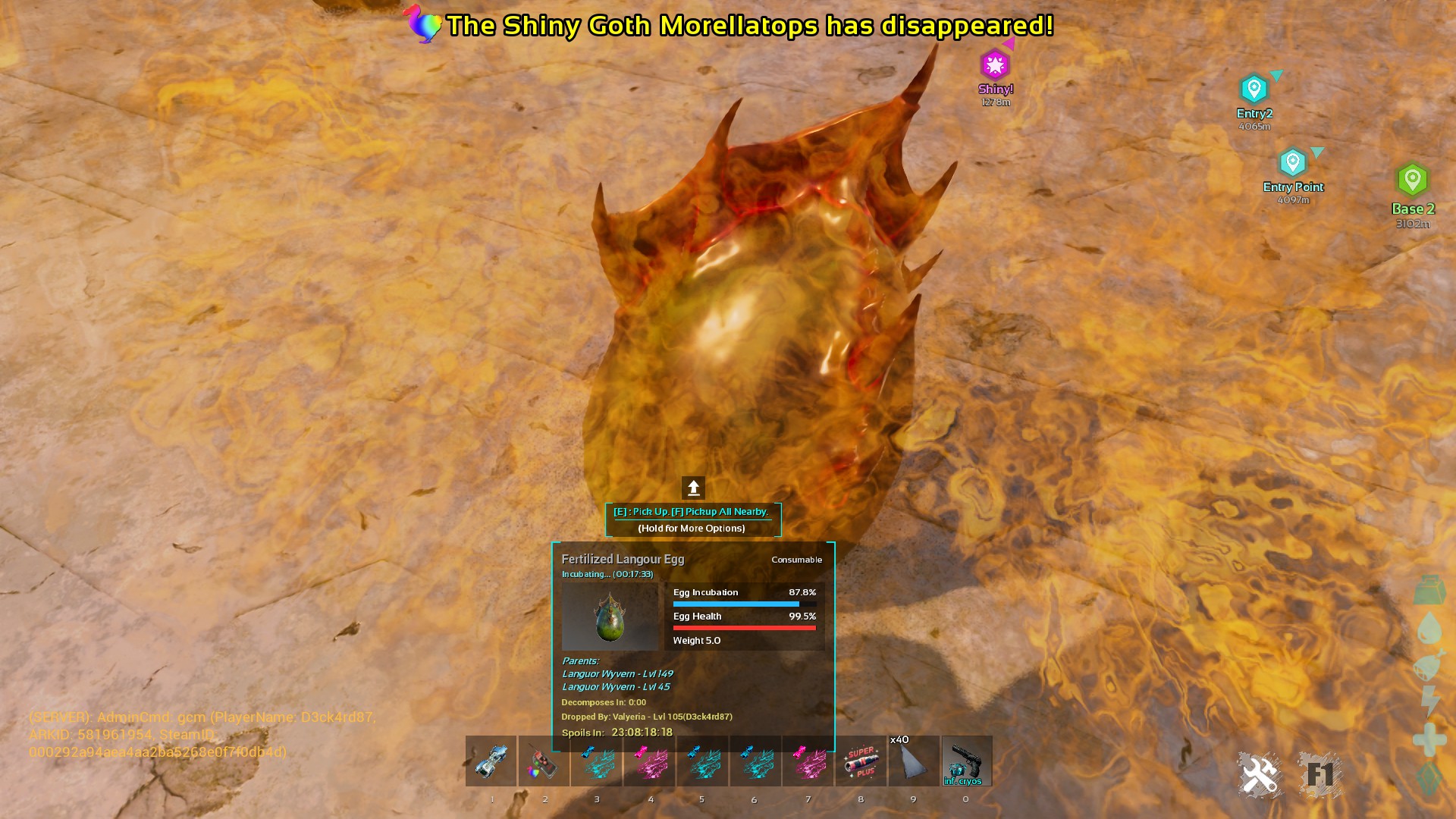1456x819 pixels.
Task: Select the 'inf. cryos' pistol in slot 0
Action: coord(966,762)
